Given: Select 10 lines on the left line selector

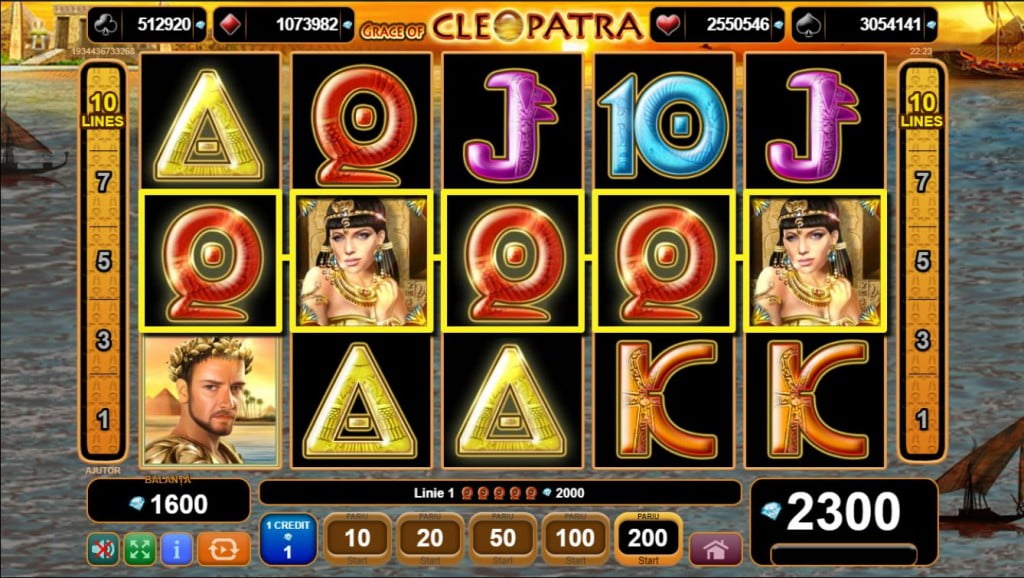Looking at the screenshot, I should (104, 110).
